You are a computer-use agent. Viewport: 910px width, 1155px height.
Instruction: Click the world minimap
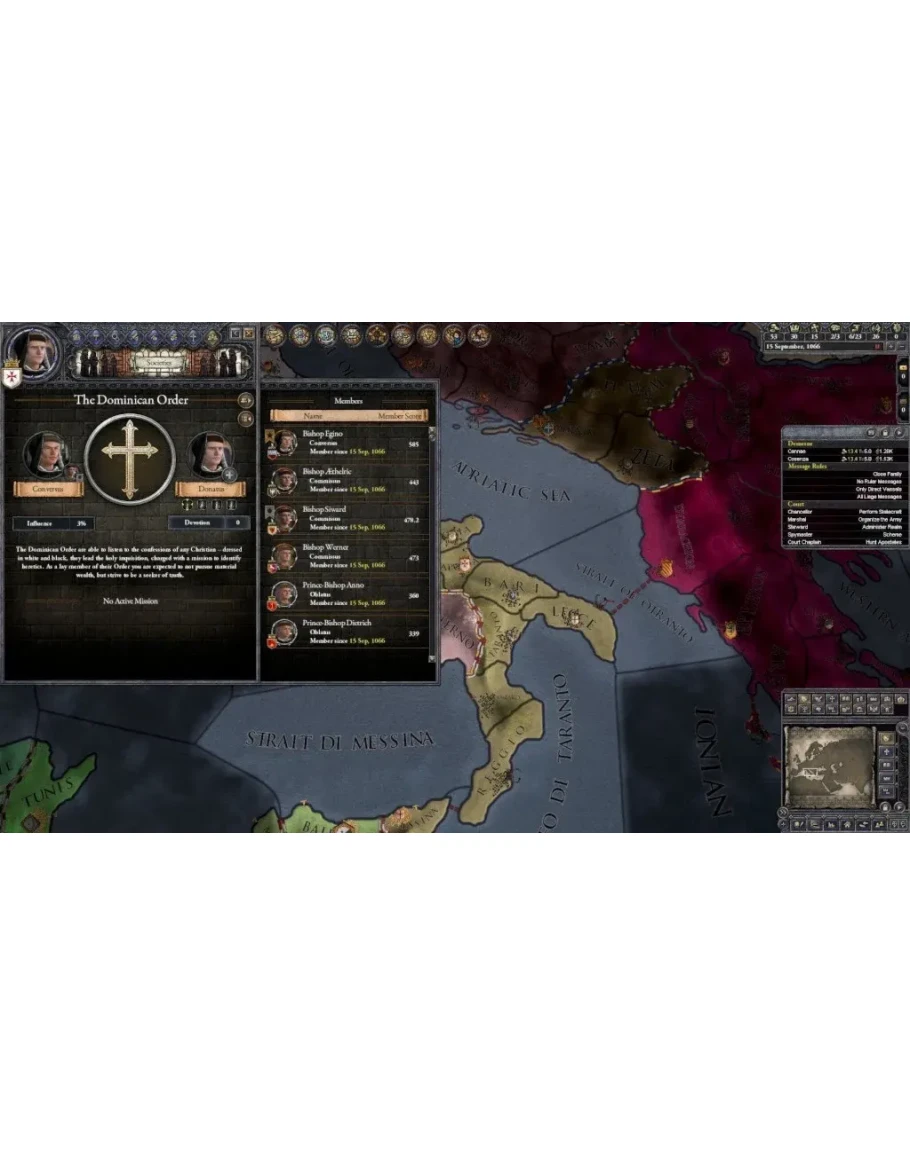click(828, 763)
